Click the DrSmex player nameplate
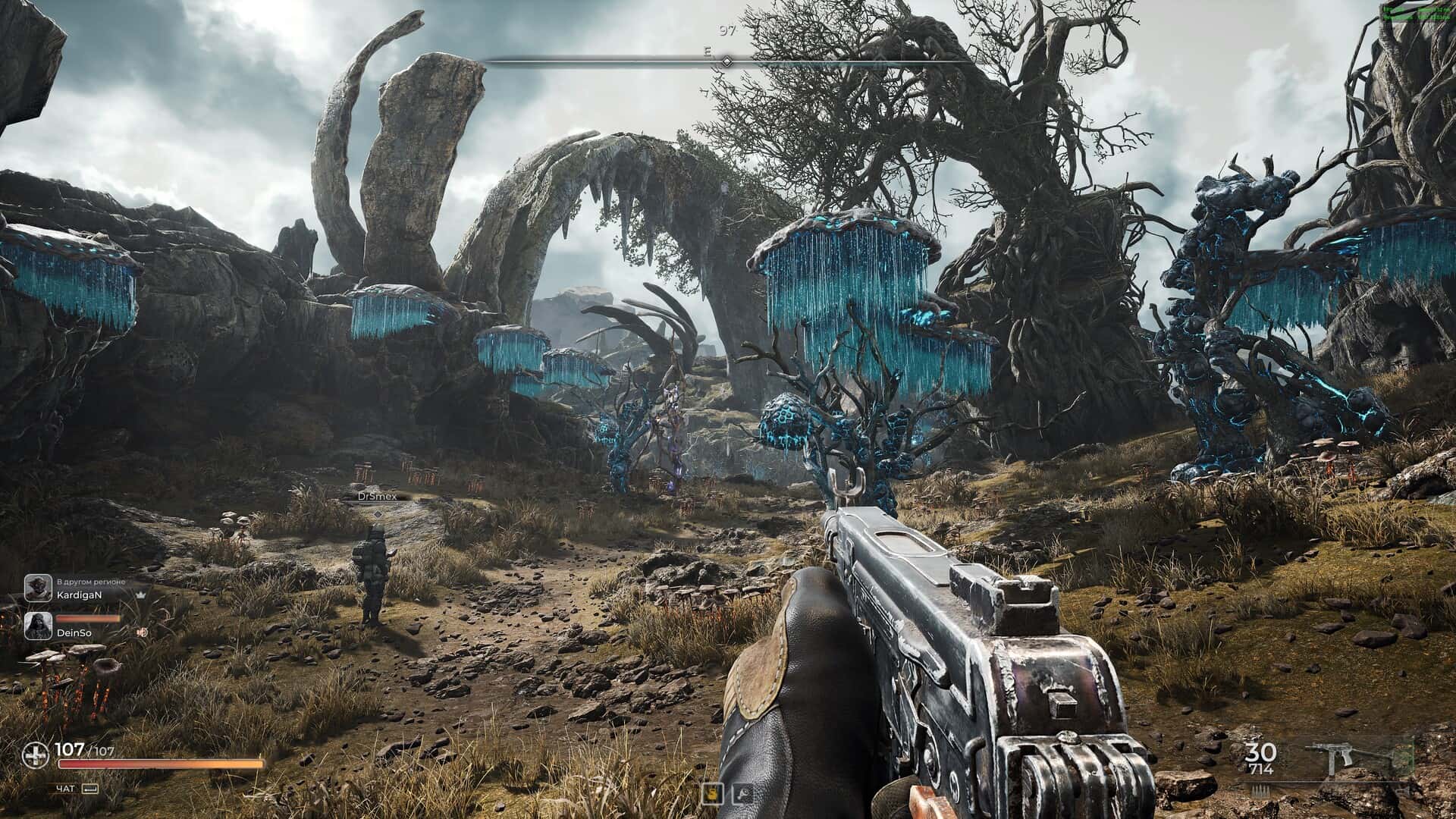 [x=377, y=496]
